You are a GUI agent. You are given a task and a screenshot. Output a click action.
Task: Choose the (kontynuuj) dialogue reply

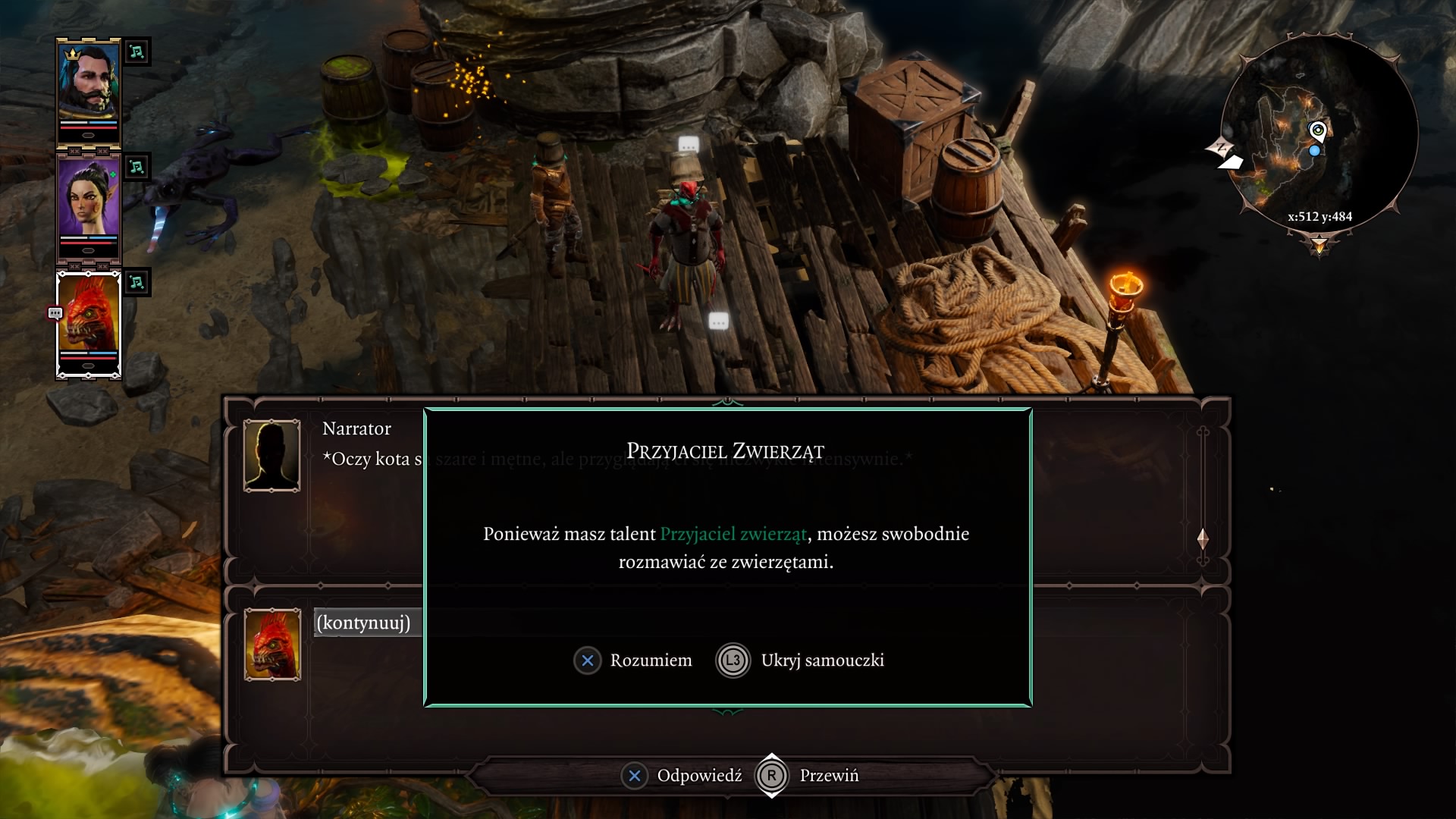(x=364, y=623)
